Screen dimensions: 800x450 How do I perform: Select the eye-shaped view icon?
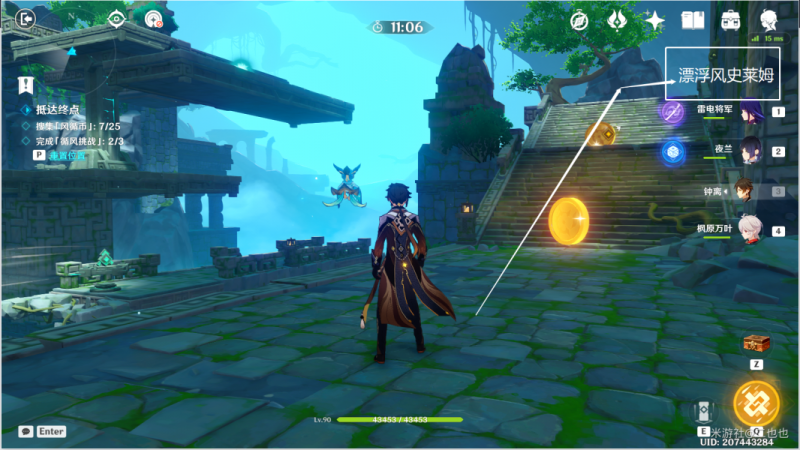coord(117,17)
